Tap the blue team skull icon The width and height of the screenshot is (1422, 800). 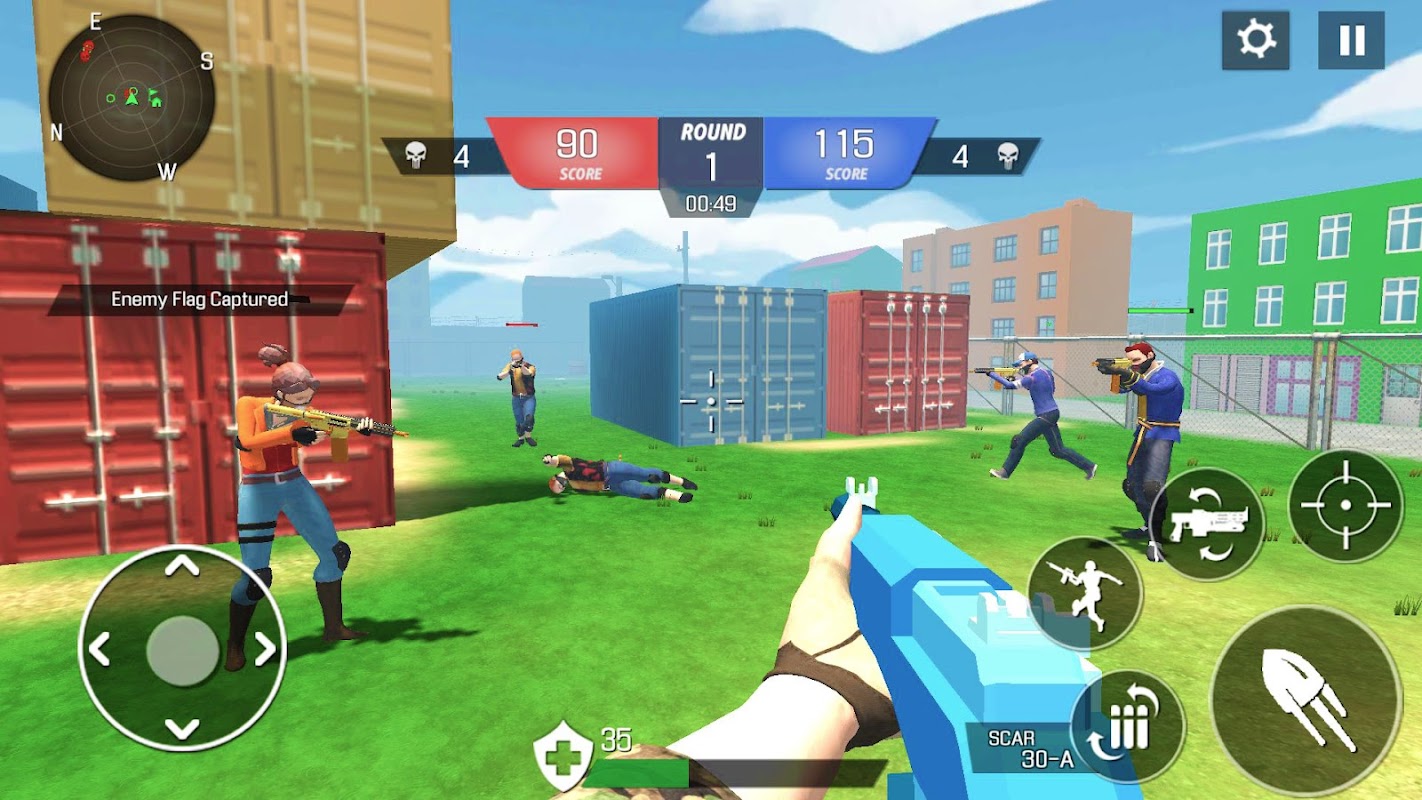pyautogui.click(x=1010, y=153)
